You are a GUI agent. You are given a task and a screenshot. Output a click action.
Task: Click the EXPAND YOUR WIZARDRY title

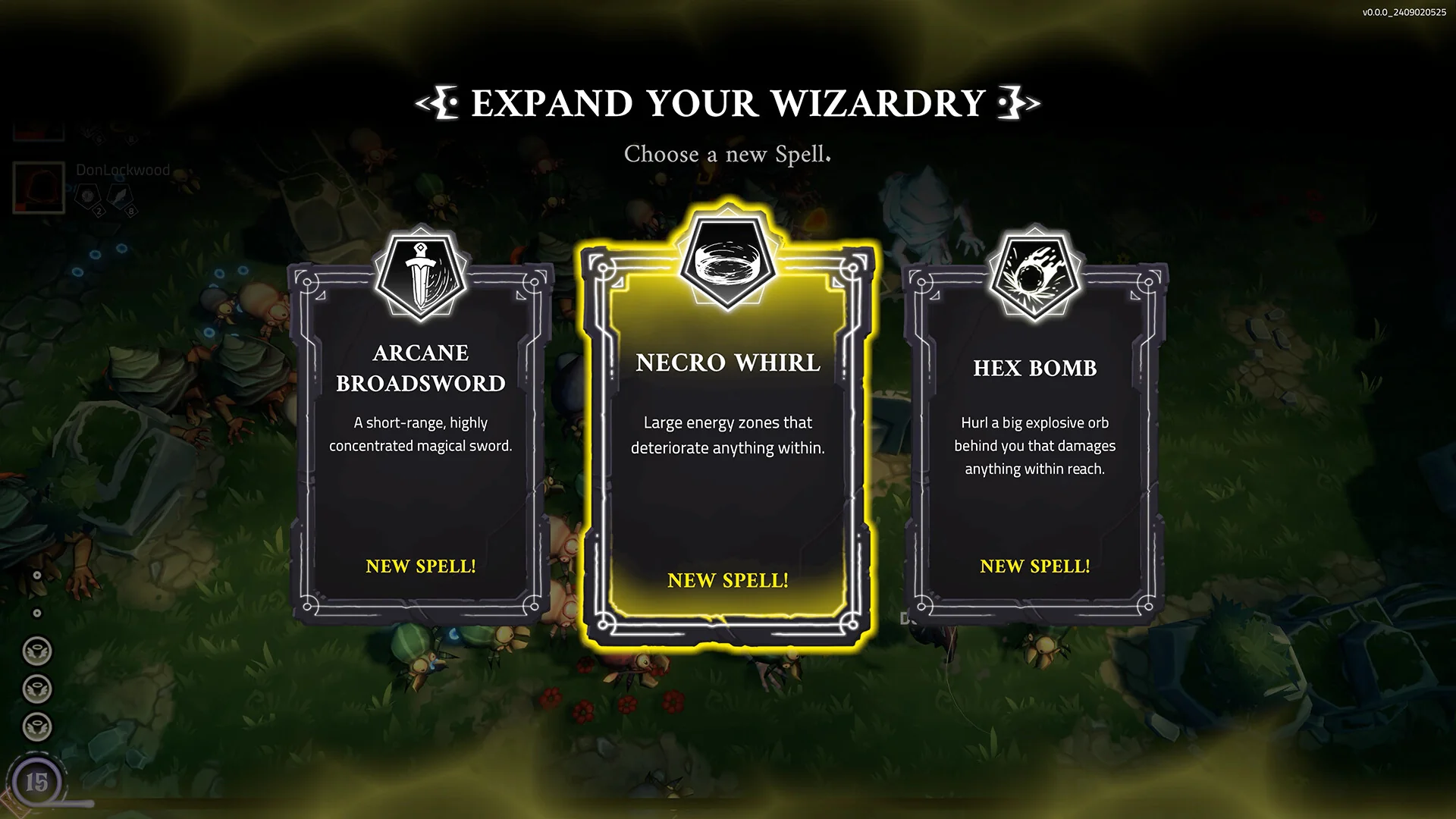(x=728, y=104)
